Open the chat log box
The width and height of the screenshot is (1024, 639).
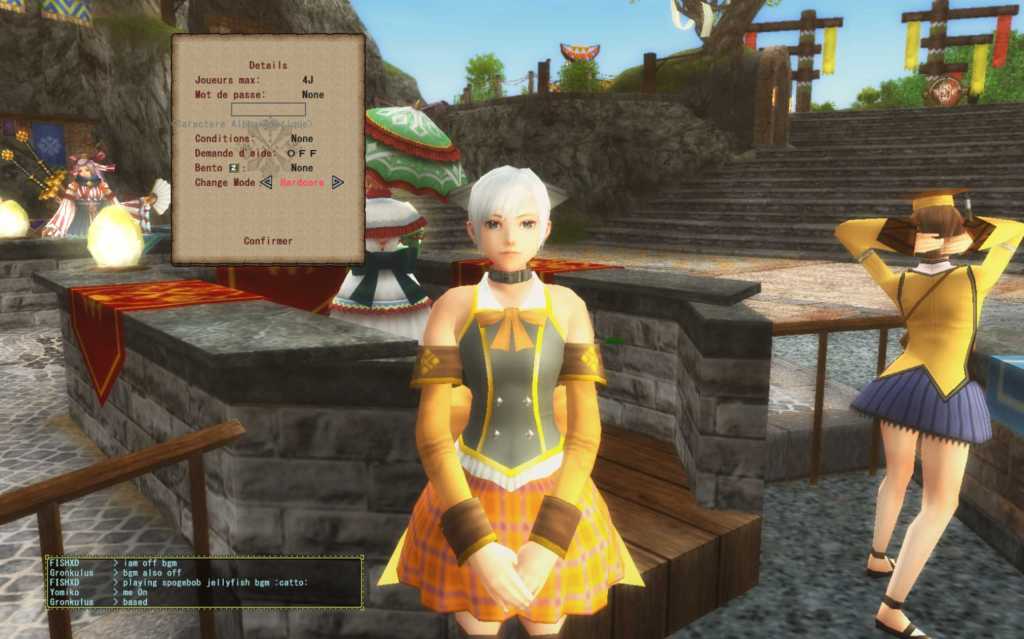pyautogui.click(x=204, y=582)
